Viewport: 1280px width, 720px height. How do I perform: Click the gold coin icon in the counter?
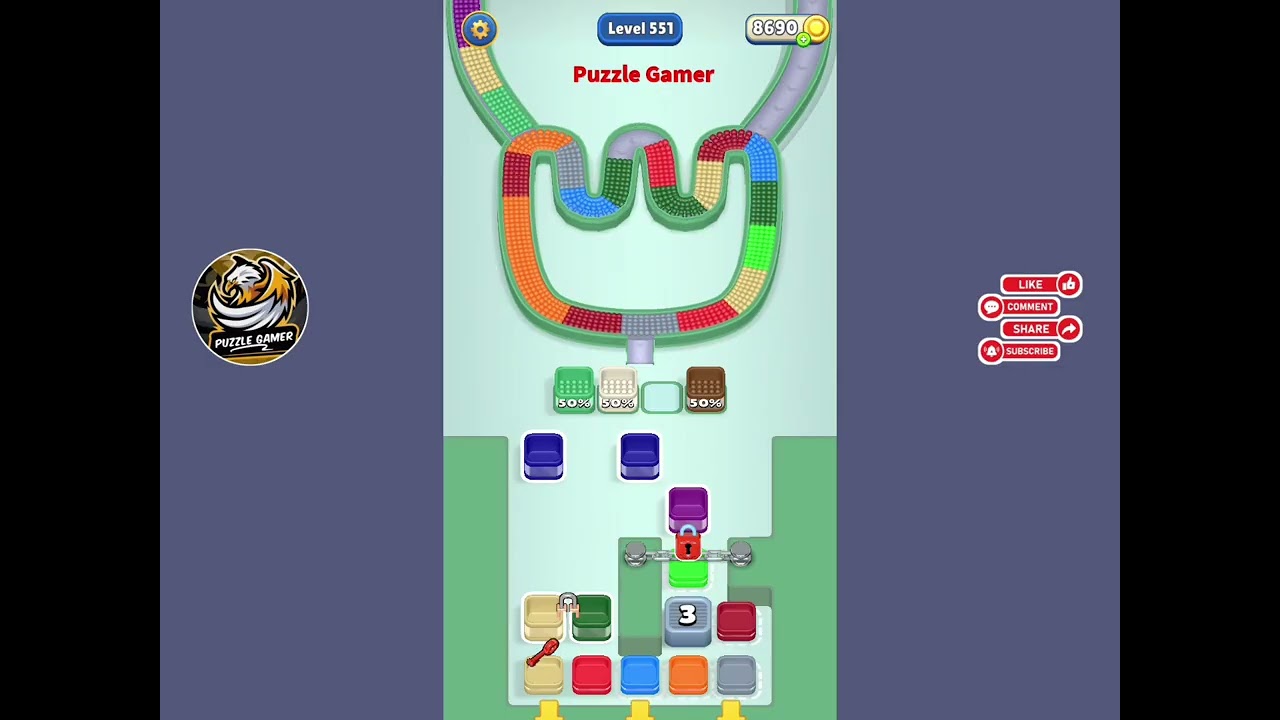(816, 28)
